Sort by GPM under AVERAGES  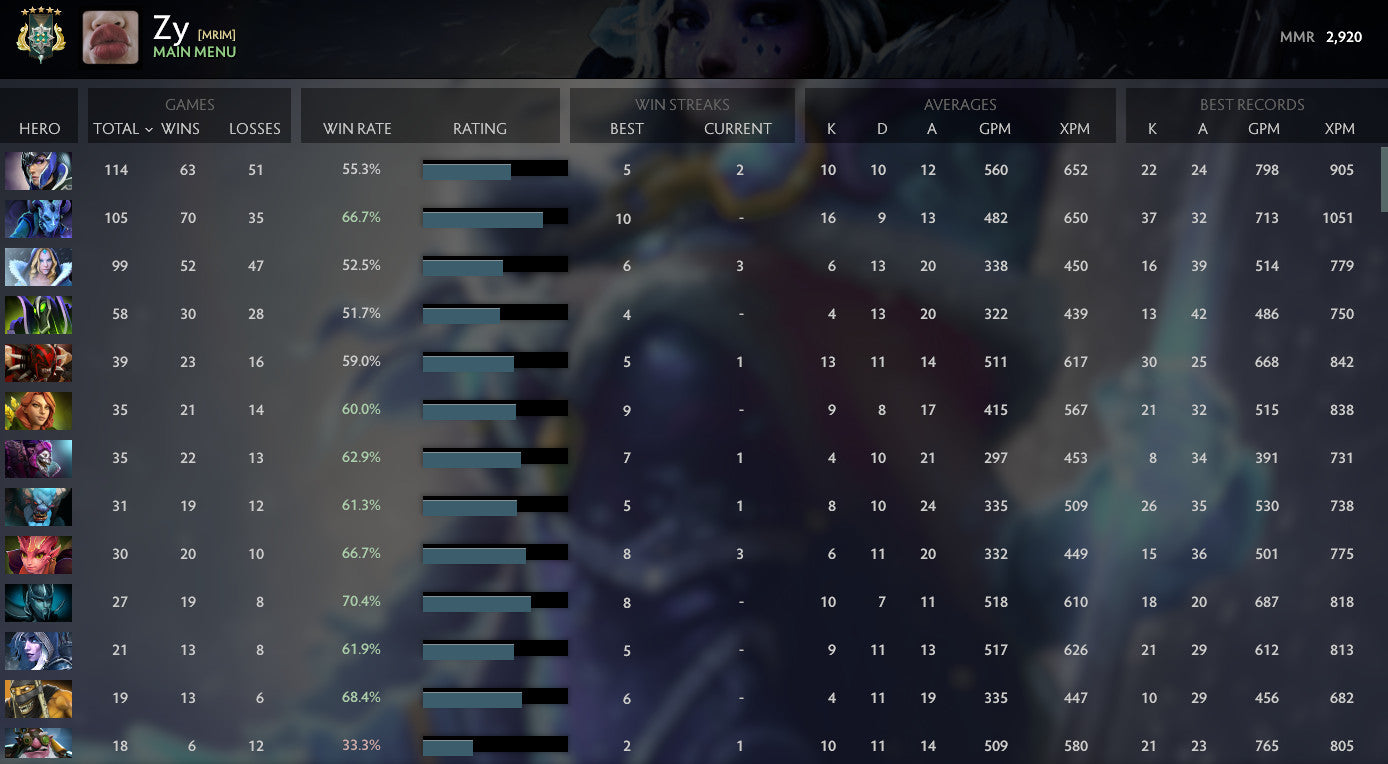(x=995, y=128)
